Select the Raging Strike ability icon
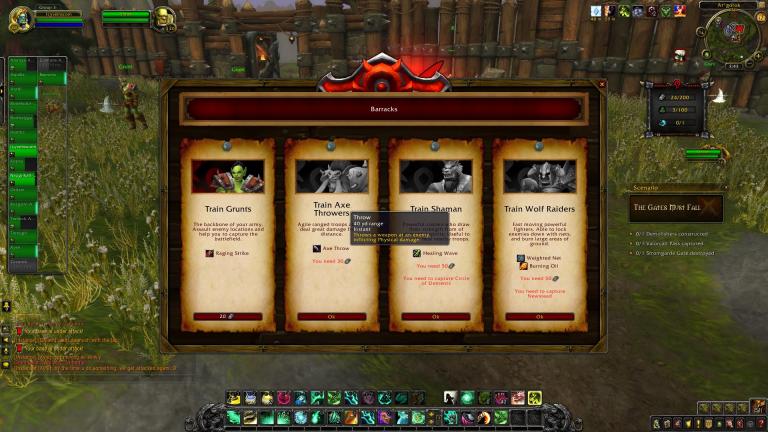Viewport: 768px width, 432px height. [x=210, y=253]
